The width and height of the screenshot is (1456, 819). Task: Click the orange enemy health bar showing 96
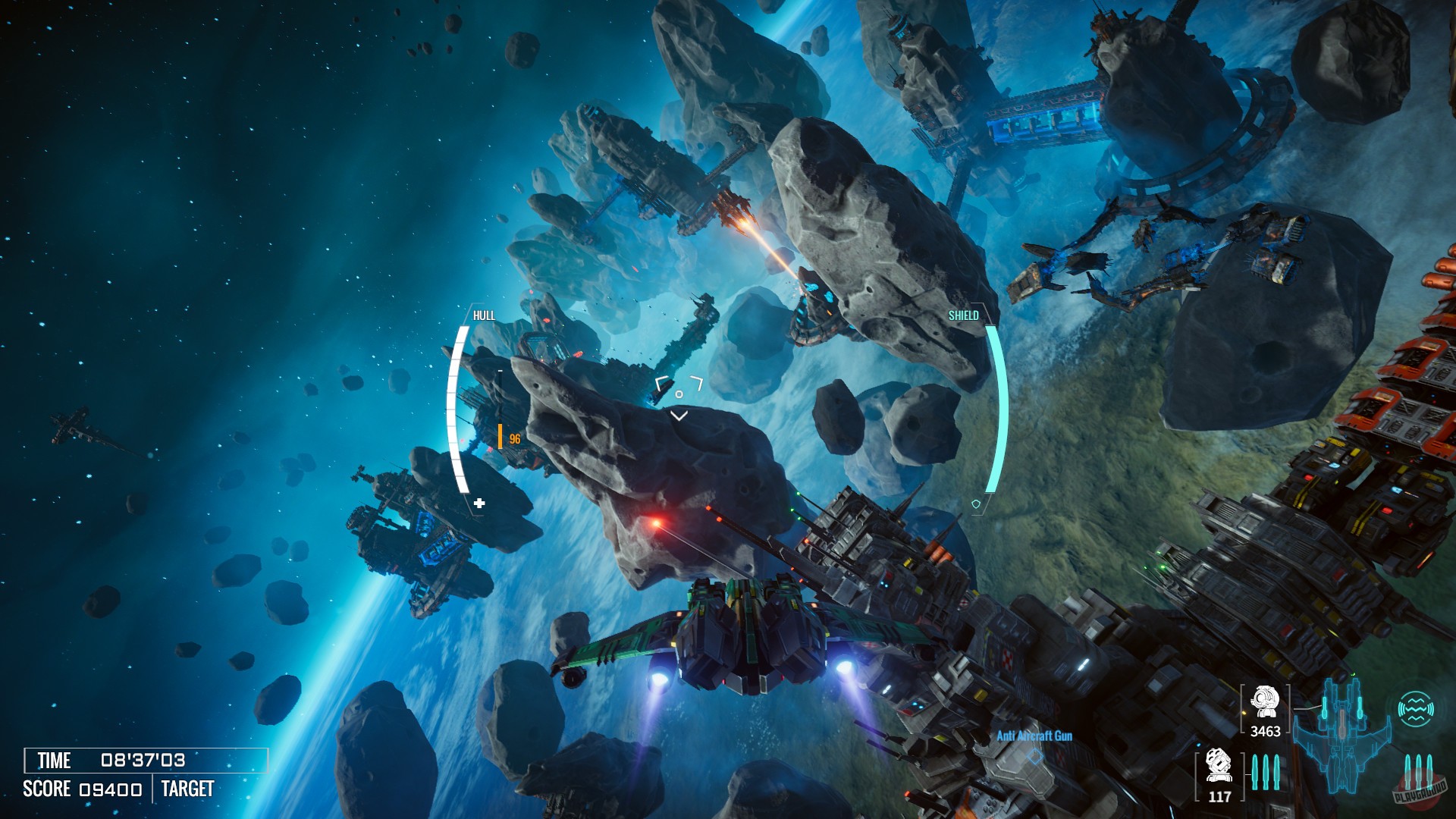tap(507, 436)
